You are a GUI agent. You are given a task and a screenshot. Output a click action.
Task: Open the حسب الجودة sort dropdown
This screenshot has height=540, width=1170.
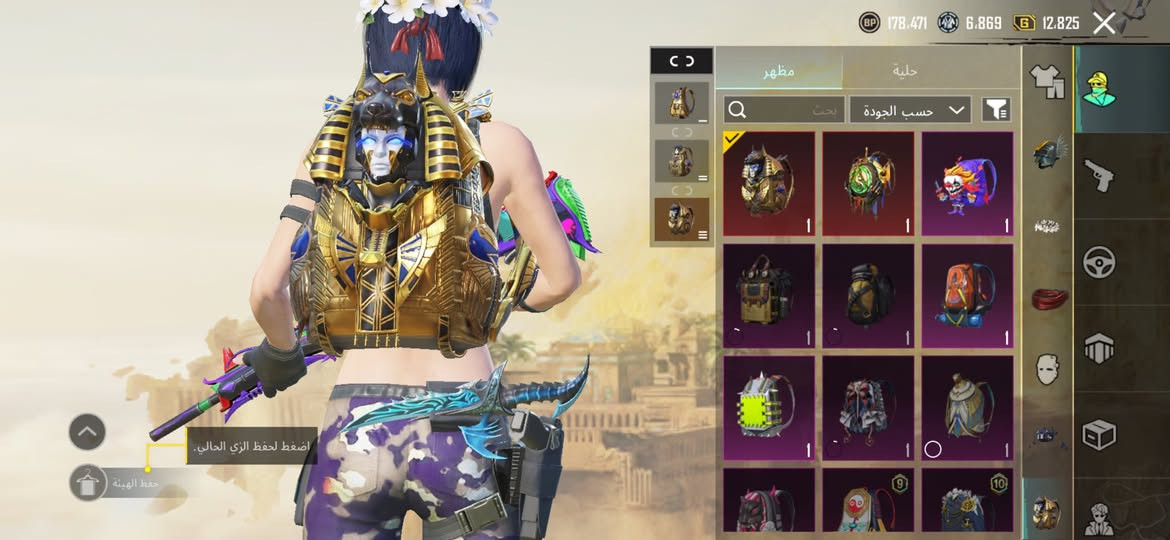tap(910, 110)
